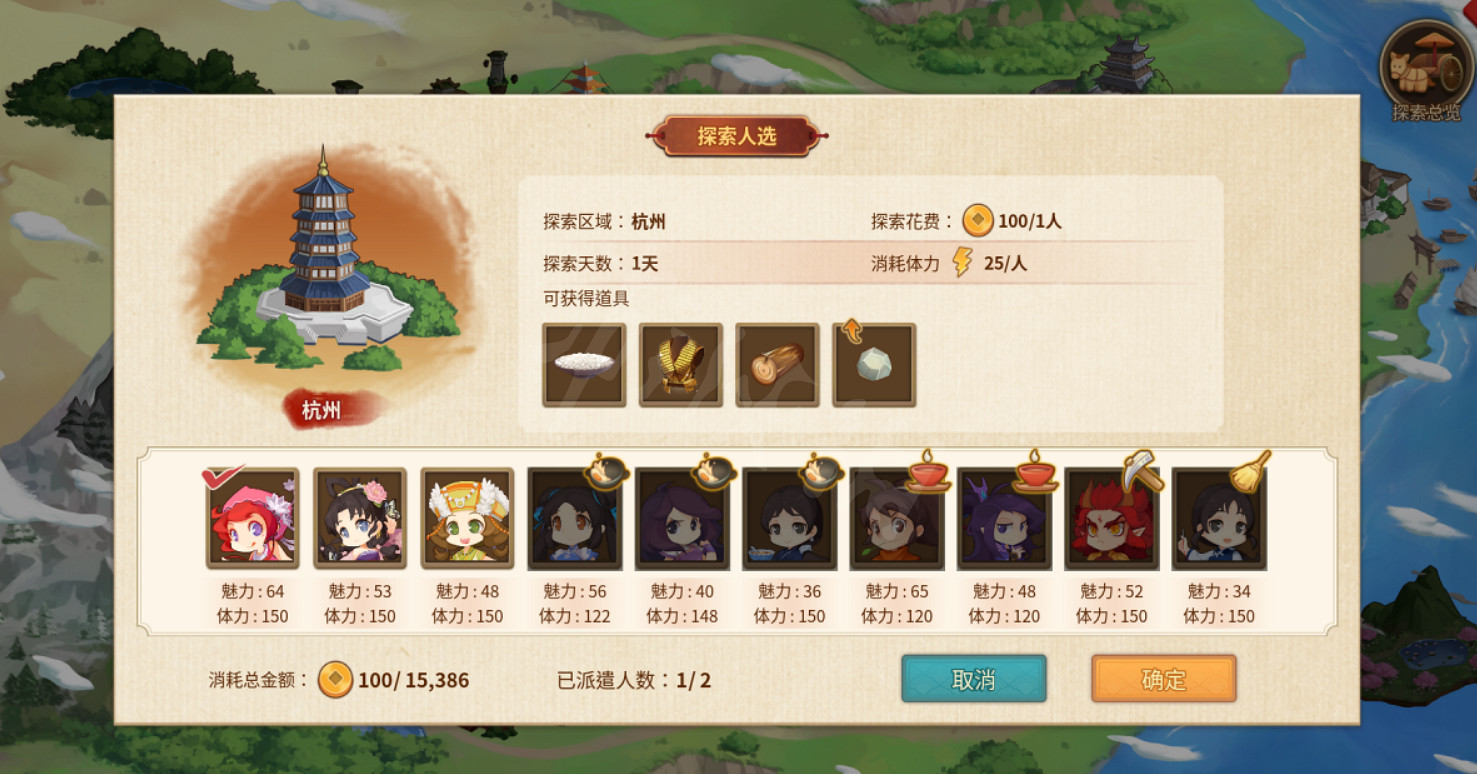The image size is (1477, 774).
Task: Click the crowned character portrait with 魅力48
Action: tap(466, 519)
